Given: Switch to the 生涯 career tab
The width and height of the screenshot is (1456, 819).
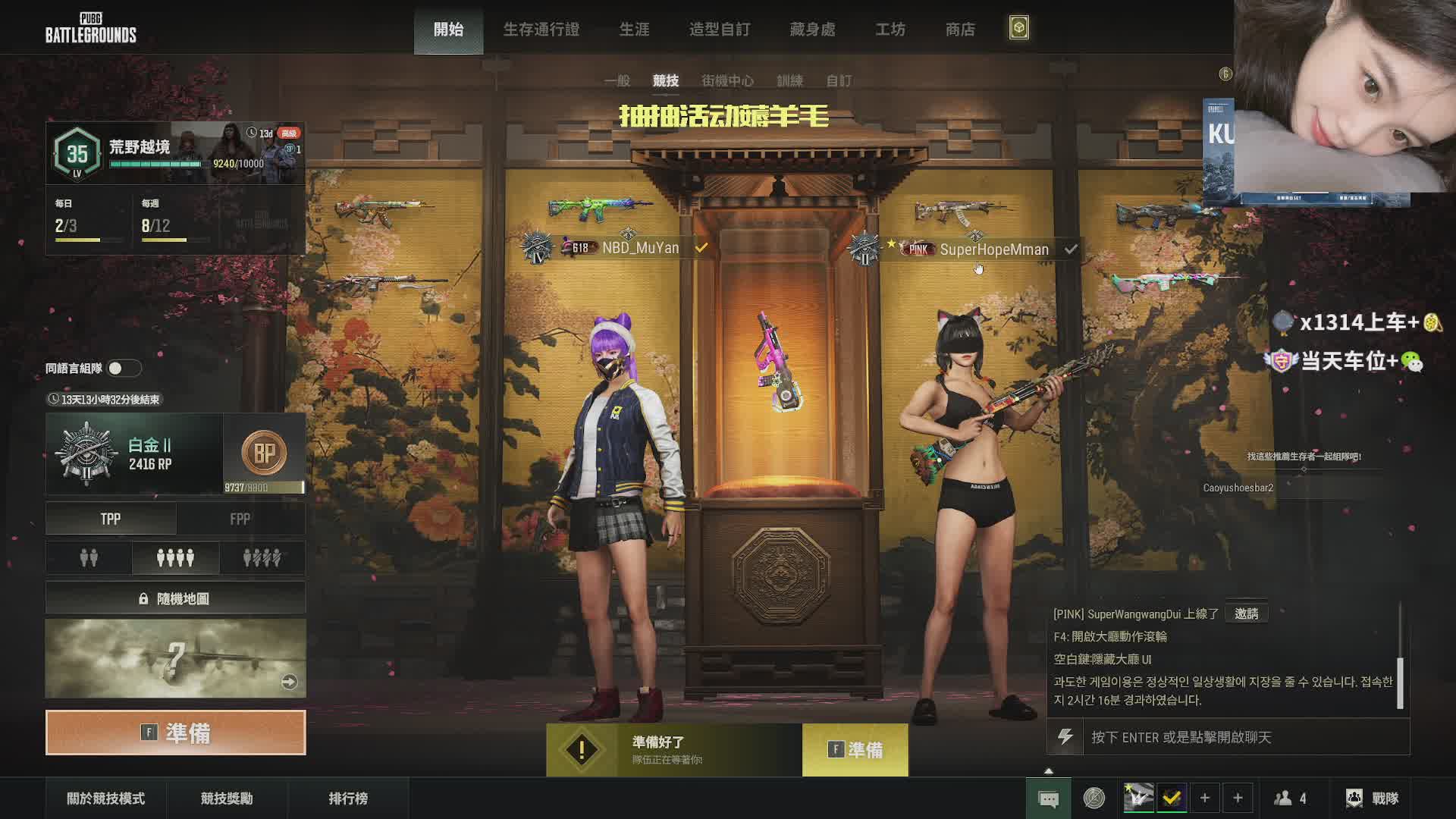Looking at the screenshot, I should coord(634,30).
